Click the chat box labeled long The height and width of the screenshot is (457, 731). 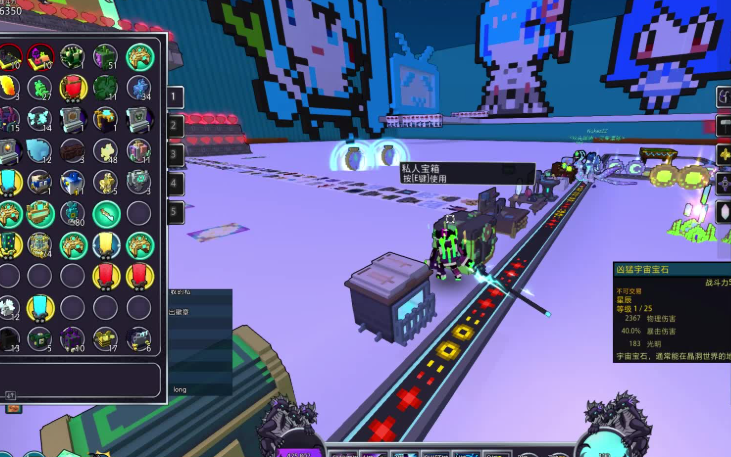pos(200,388)
